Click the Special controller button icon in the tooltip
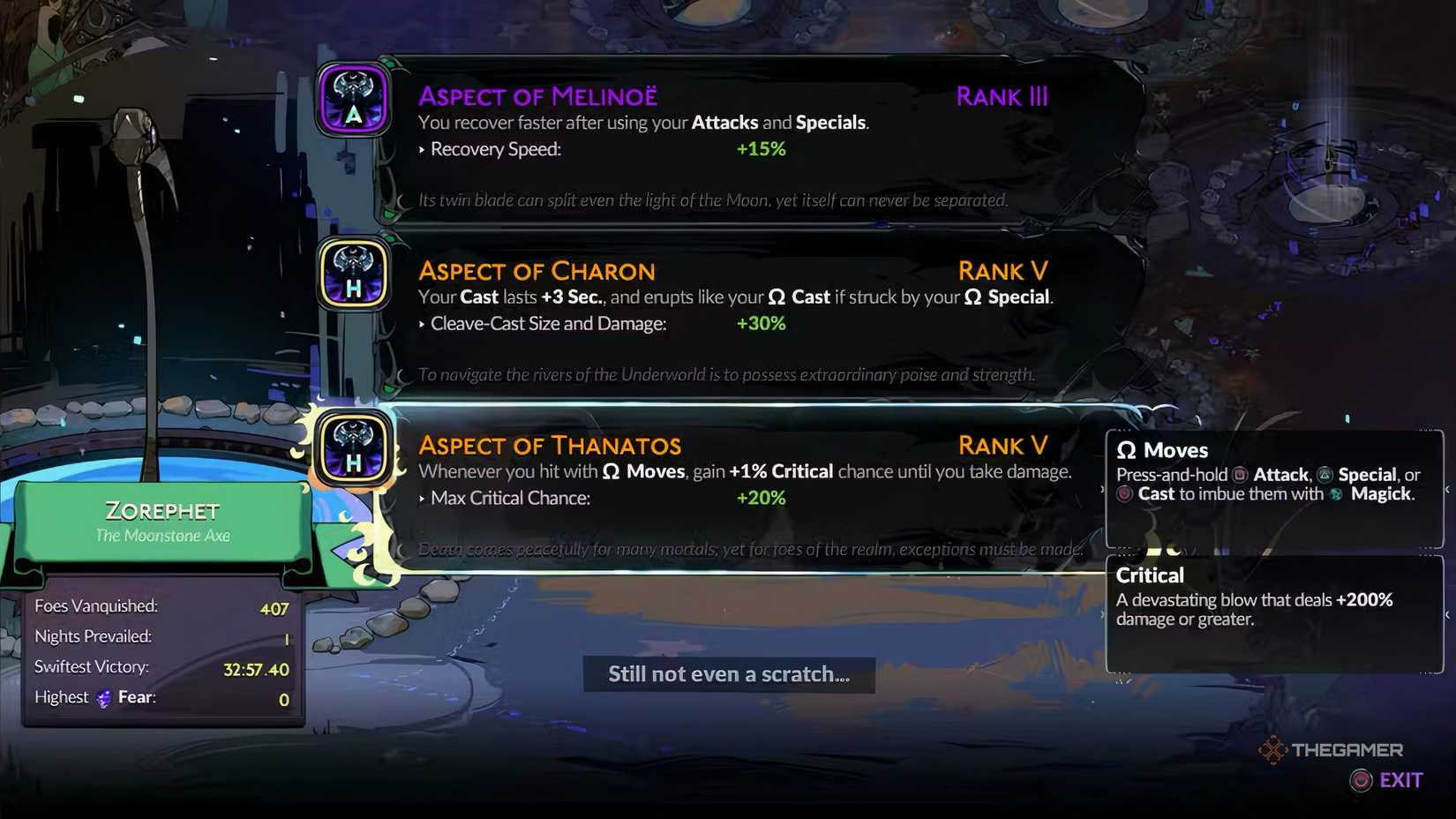The width and height of the screenshot is (1456, 819). click(x=1323, y=476)
